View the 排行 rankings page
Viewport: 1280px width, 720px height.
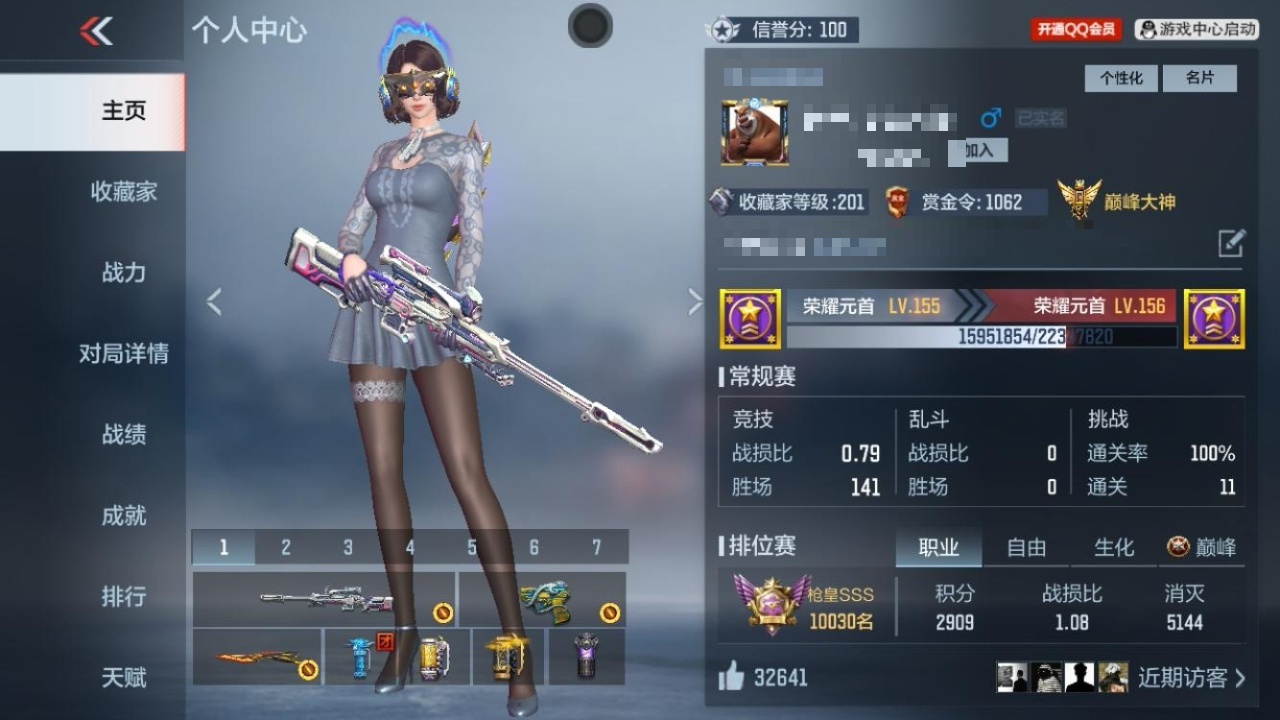tap(123, 596)
